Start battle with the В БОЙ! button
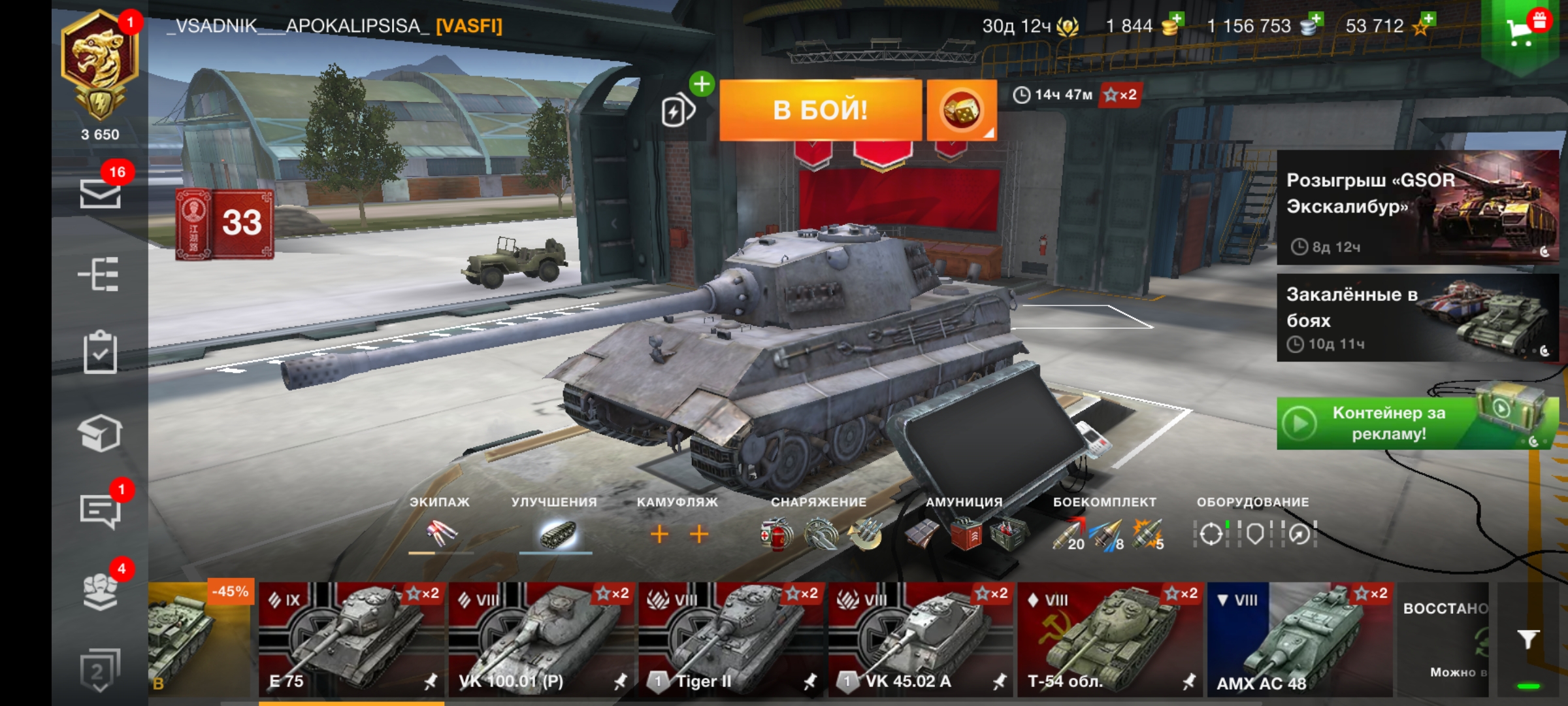This screenshot has width=1568, height=706. pyautogui.click(x=820, y=110)
